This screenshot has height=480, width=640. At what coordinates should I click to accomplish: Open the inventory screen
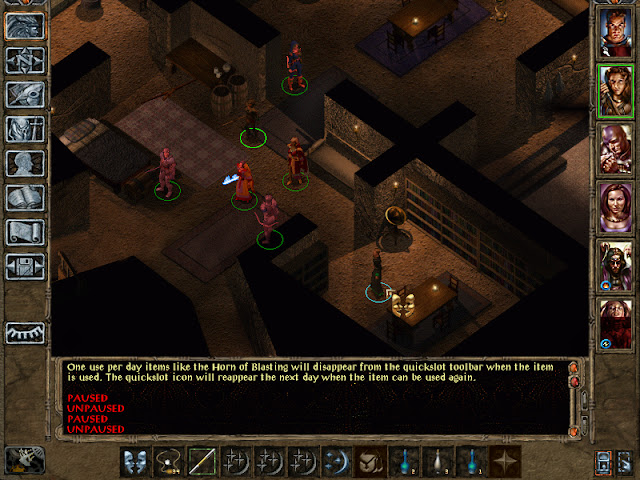tap(23, 129)
